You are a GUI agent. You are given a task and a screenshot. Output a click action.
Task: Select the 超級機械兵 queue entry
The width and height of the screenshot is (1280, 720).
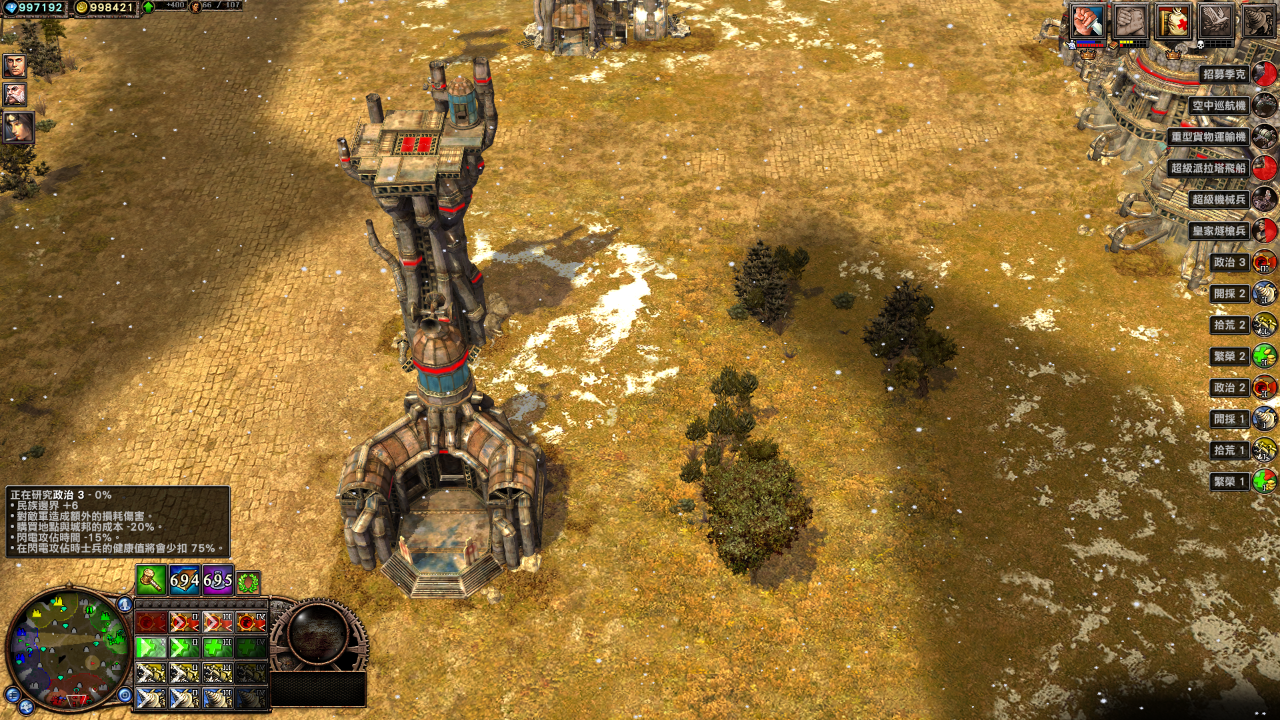coord(1219,199)
